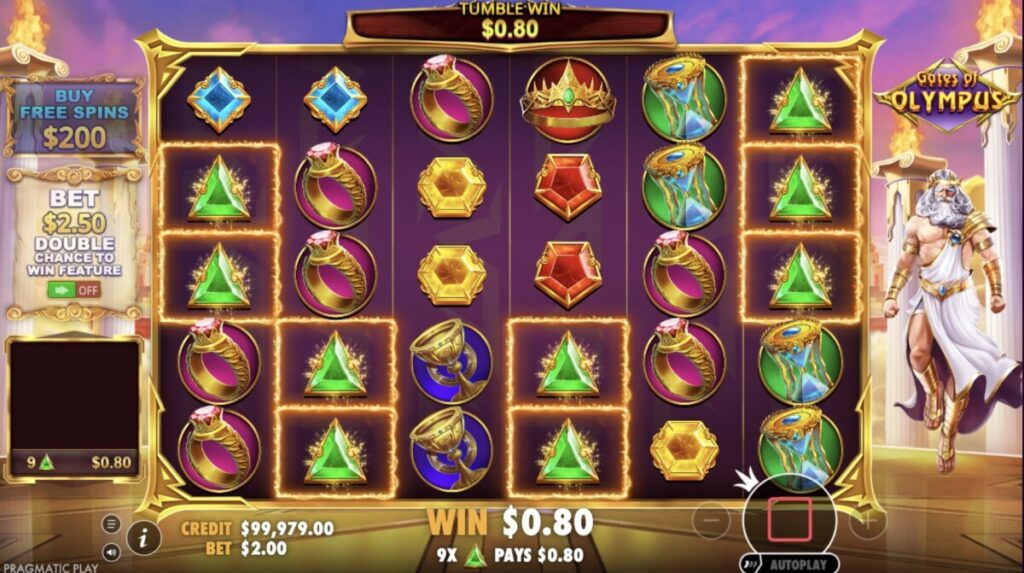Increase the bet with the plus button
The image size is (1024, 573).
click(x=868, y=520)
